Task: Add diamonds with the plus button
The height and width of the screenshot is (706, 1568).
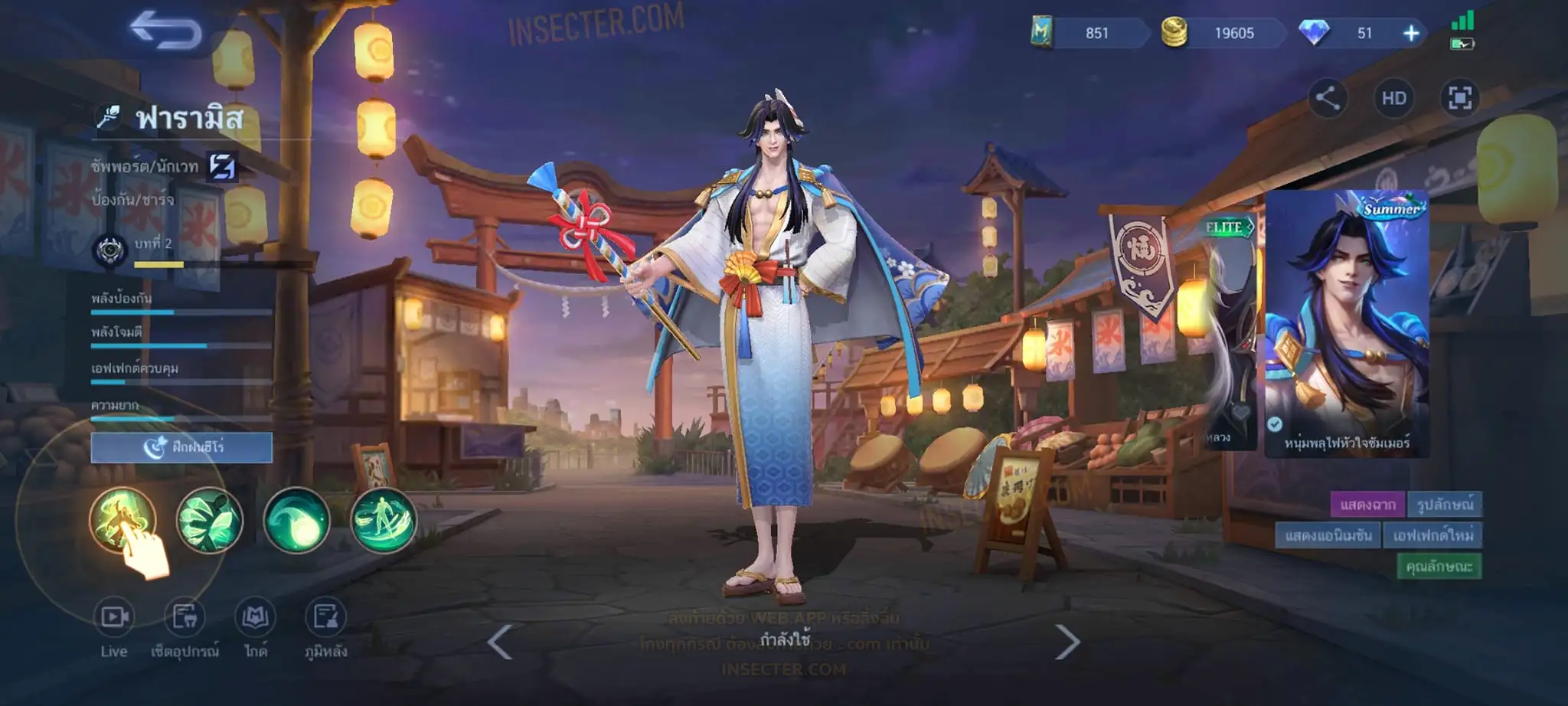Action: (1410, 33)
